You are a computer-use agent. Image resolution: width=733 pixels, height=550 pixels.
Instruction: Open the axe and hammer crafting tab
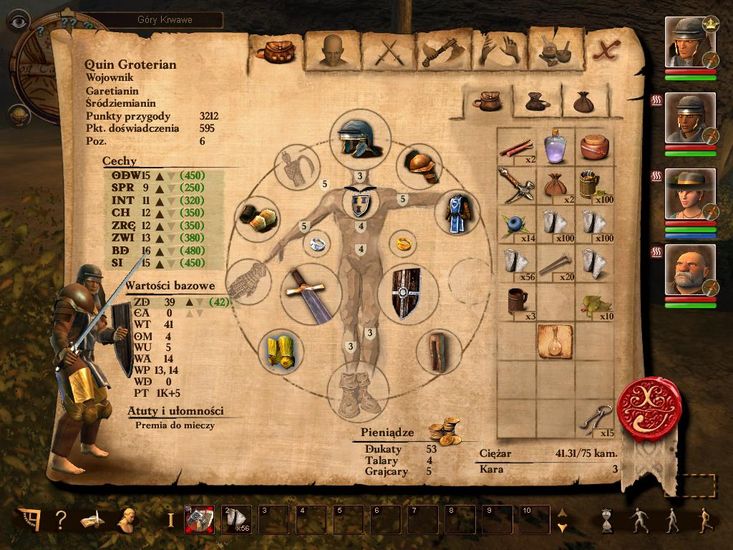(x=441, y=50)
